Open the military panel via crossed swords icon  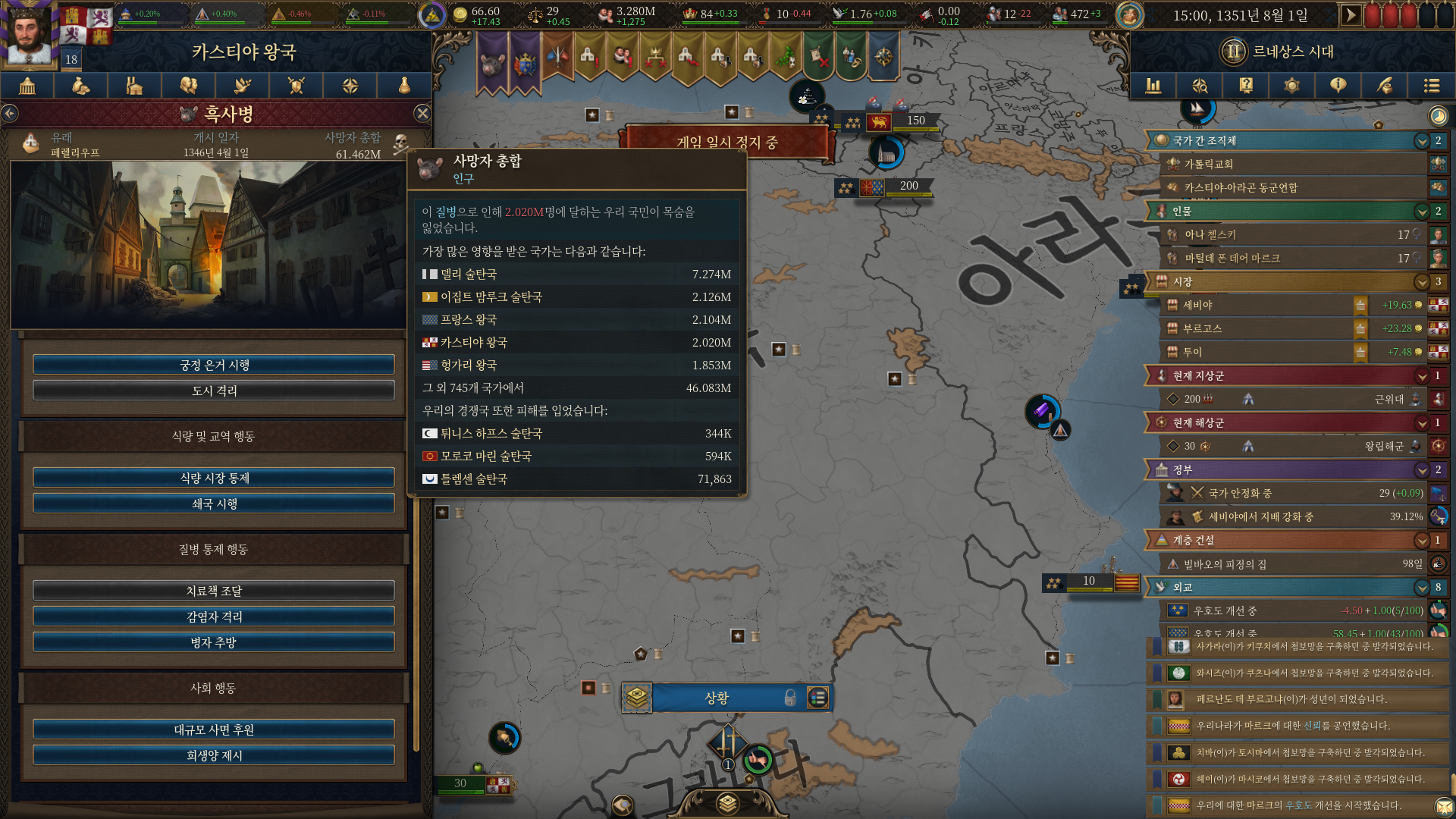coord(296,86)
